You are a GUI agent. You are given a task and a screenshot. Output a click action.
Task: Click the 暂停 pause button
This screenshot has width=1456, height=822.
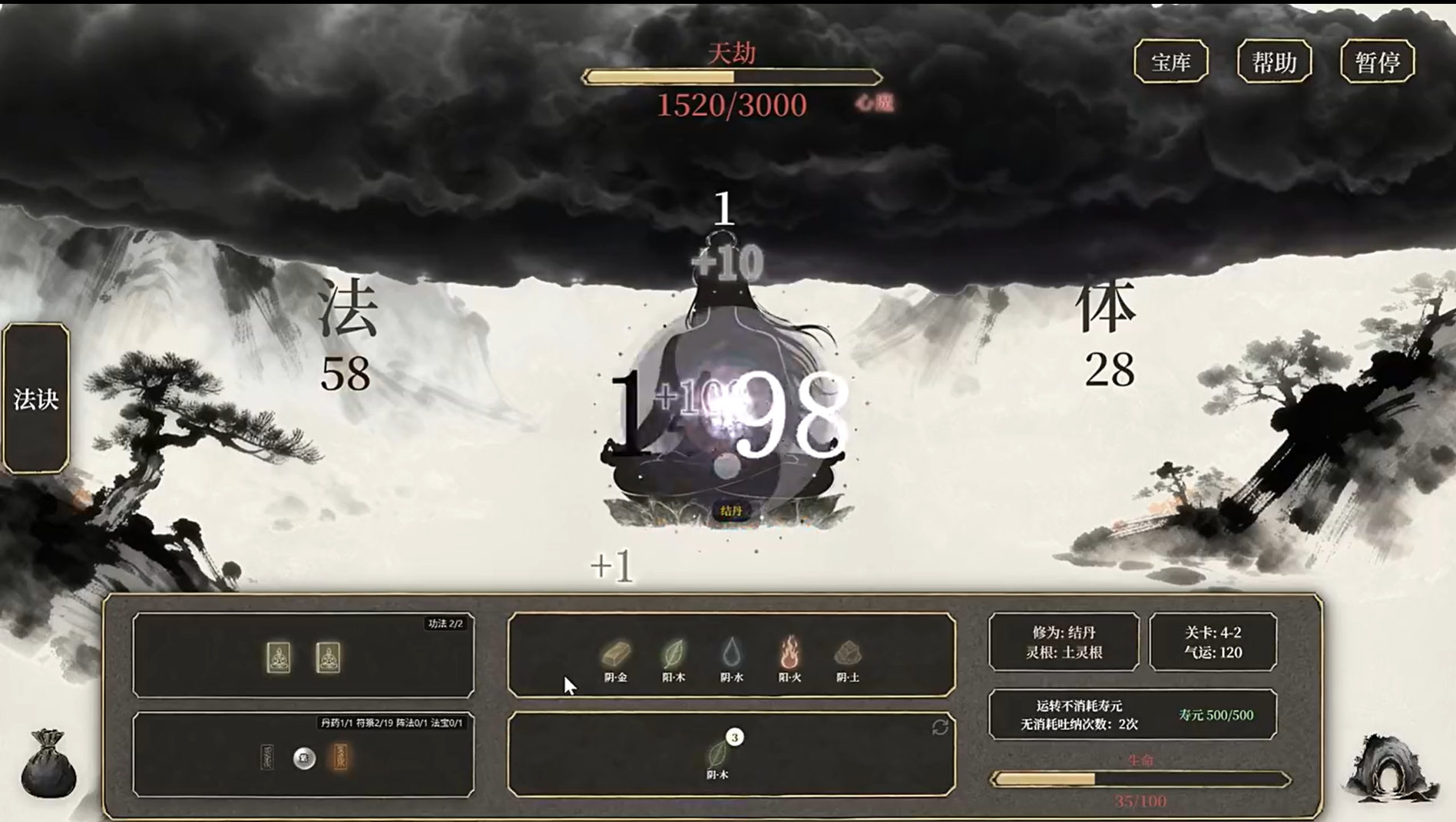[1377, 61]
